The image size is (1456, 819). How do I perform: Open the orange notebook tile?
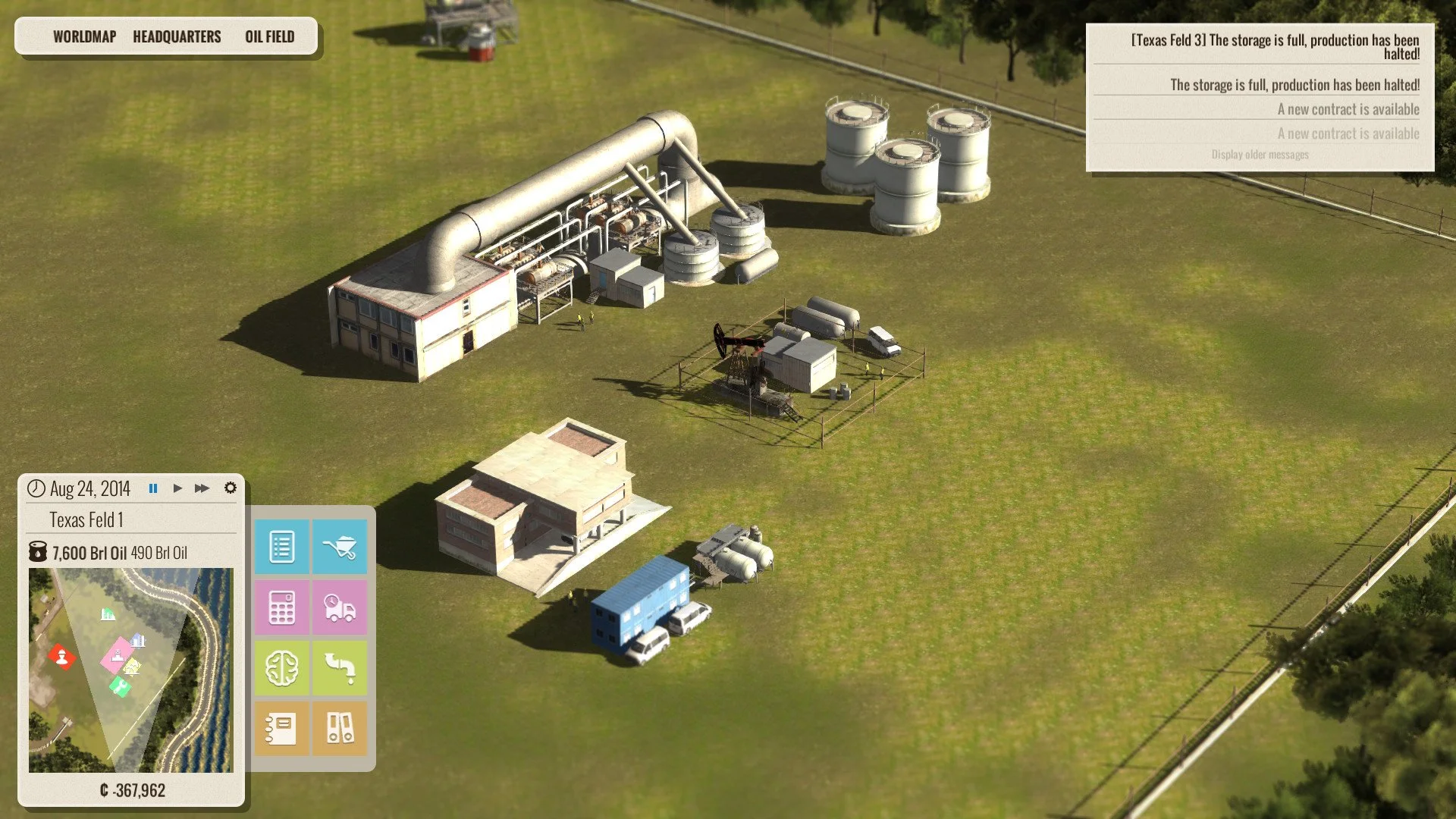pyautogui.click(x=281, y=729)
